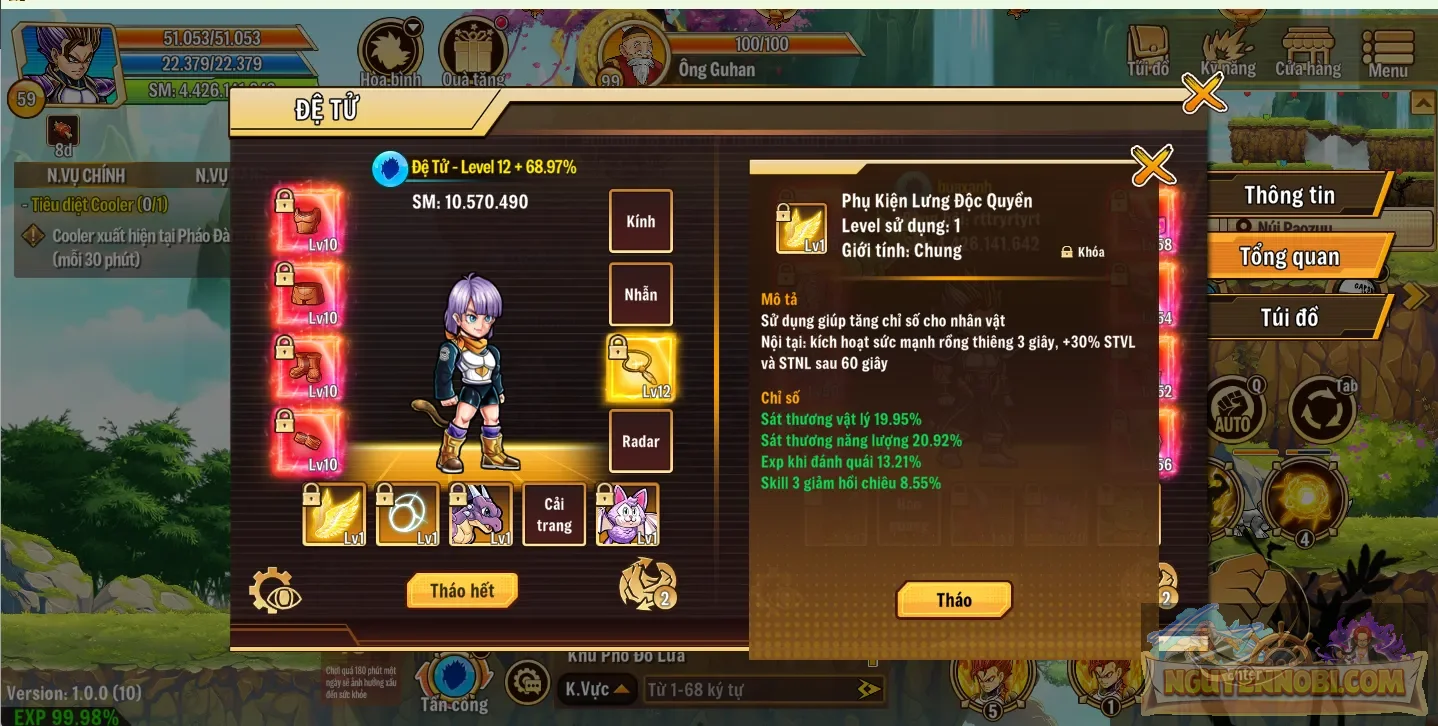This screenshot has width=1438, height=726.
Task: Toggle AUTO combat mode
Action: [1235, 408]
